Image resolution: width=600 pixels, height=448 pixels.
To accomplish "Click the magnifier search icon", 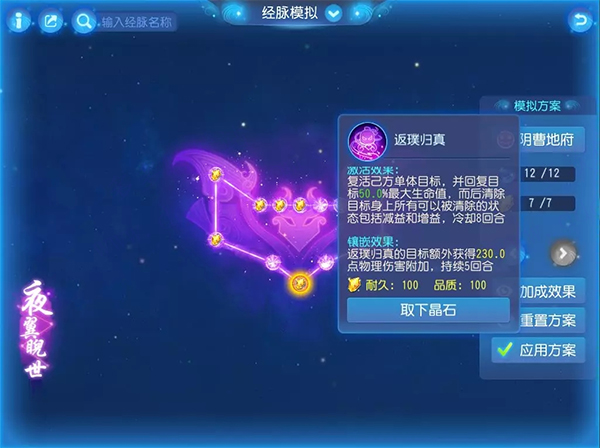I will 82,20.
